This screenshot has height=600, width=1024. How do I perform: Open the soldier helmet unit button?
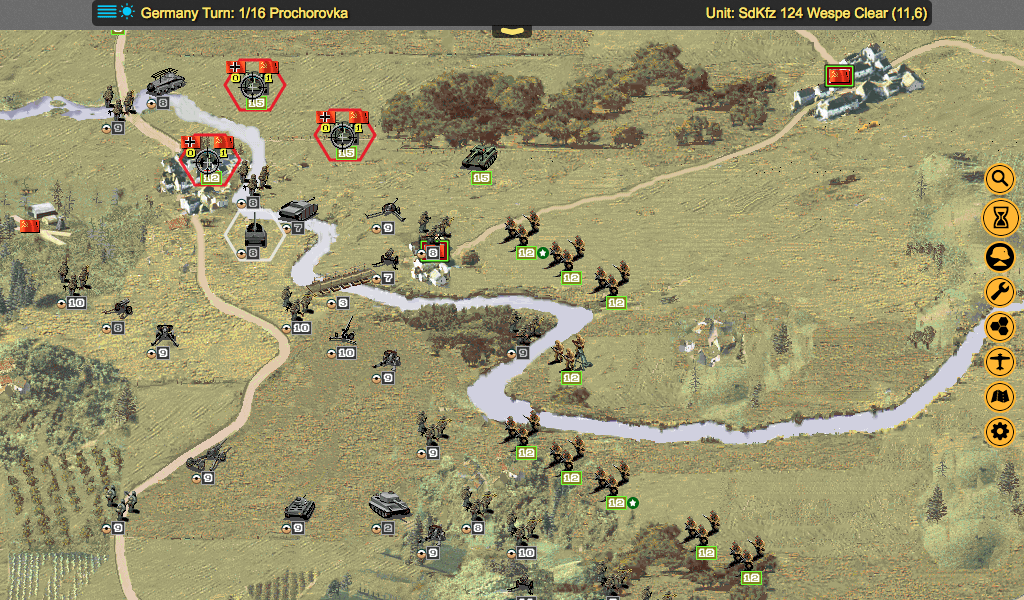tap(999, 255)
